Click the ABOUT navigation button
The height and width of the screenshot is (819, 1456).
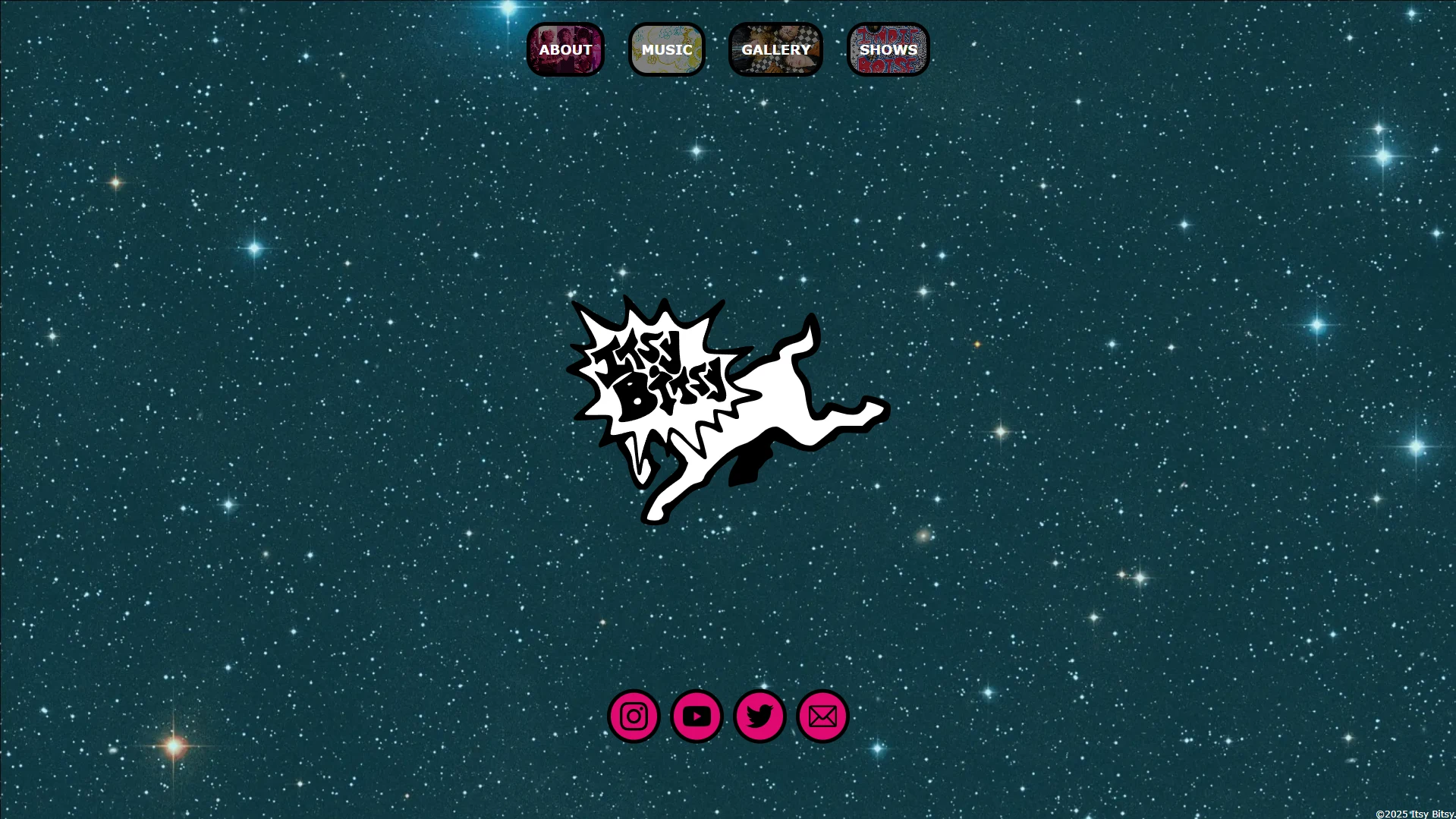point(566,49)
